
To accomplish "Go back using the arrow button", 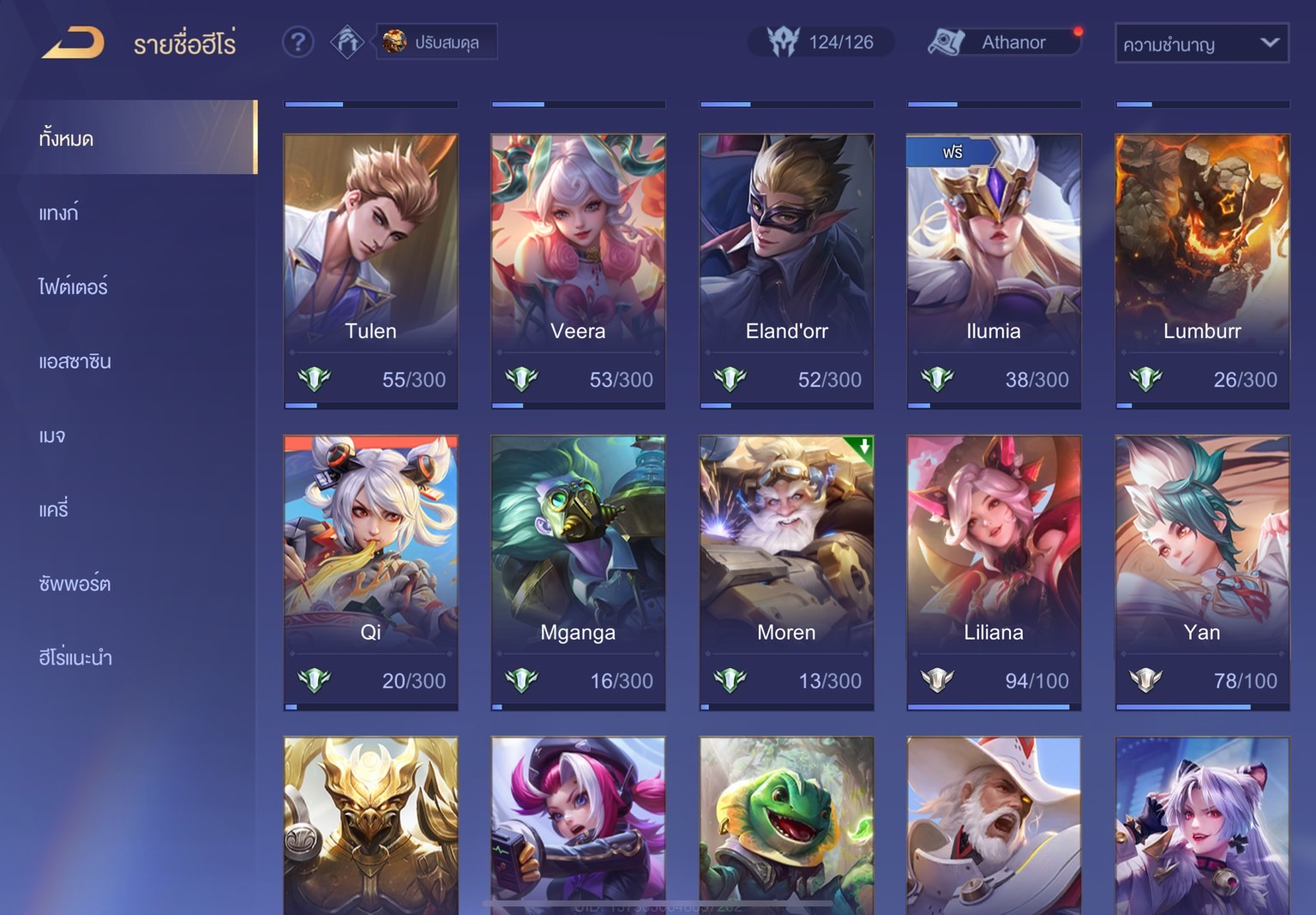I will pyautogui.click(x=73, y=42).
